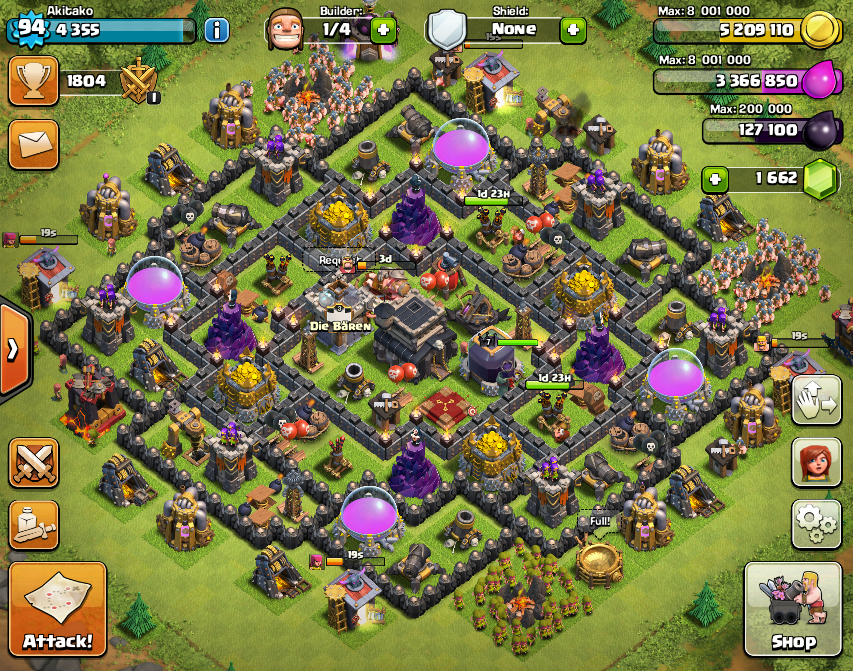Screen dimensions: 853x671
Task: Open the Shop
Action: [x=794, y=609]
